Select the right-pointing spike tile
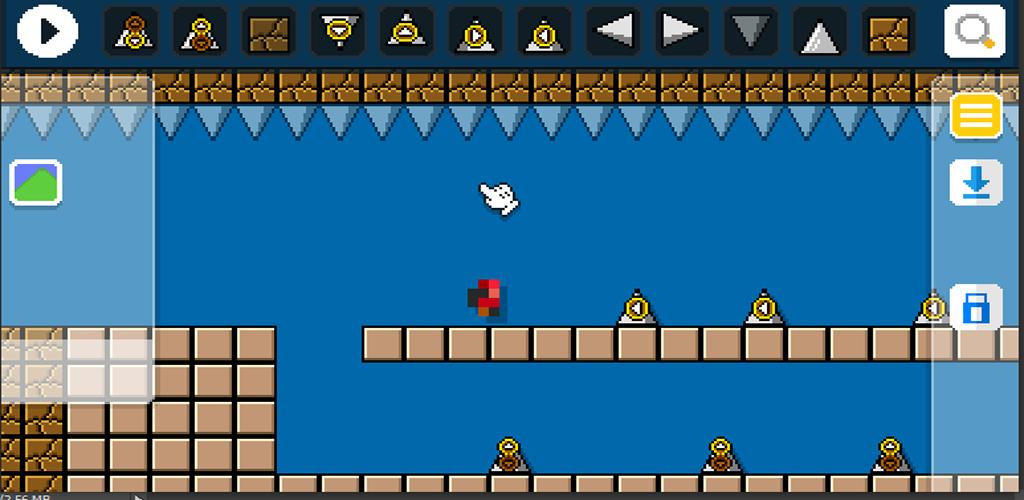Viewport: 1024px width, 500px height. (682, 31)
